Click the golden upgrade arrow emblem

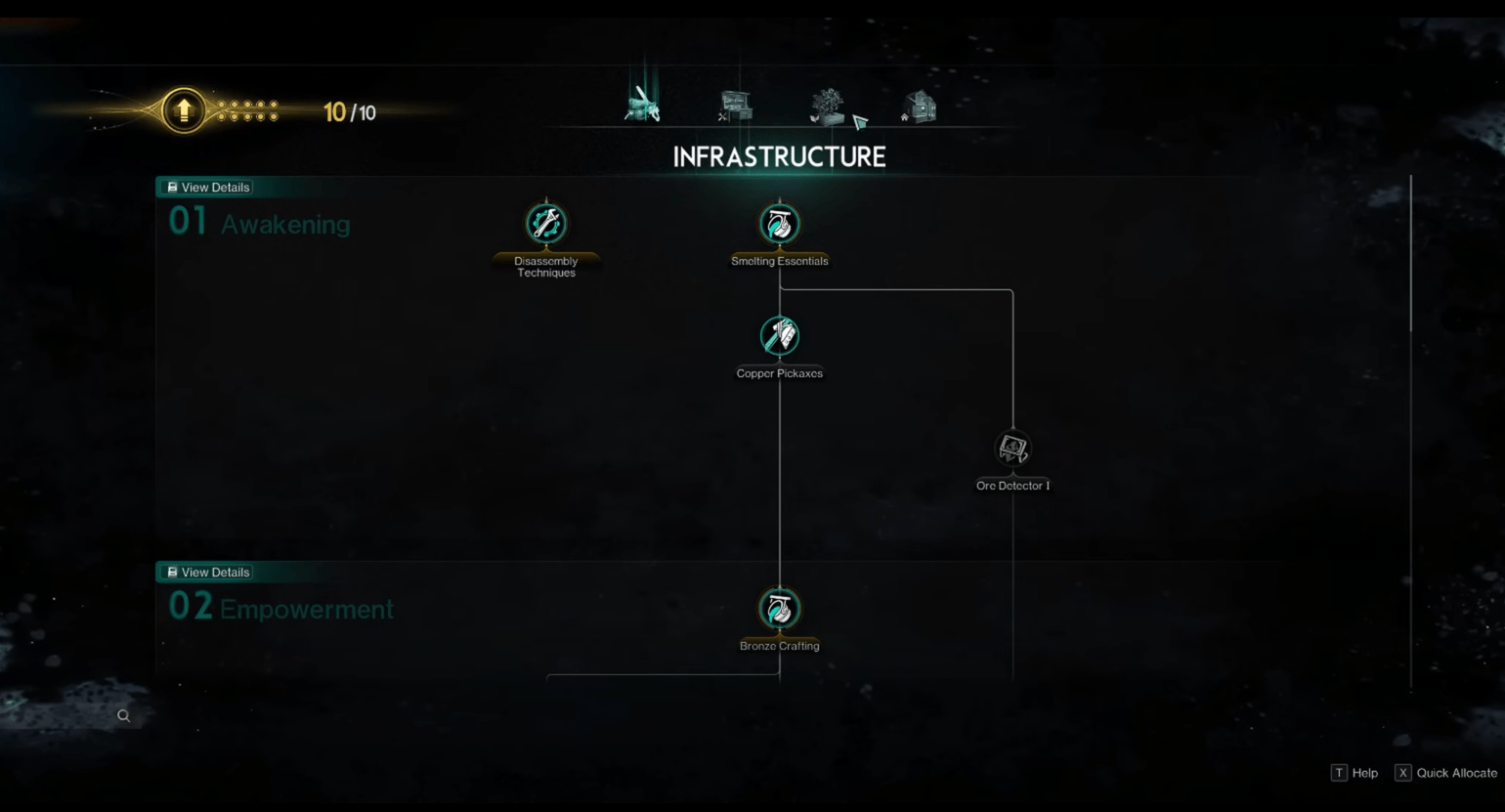182,111
